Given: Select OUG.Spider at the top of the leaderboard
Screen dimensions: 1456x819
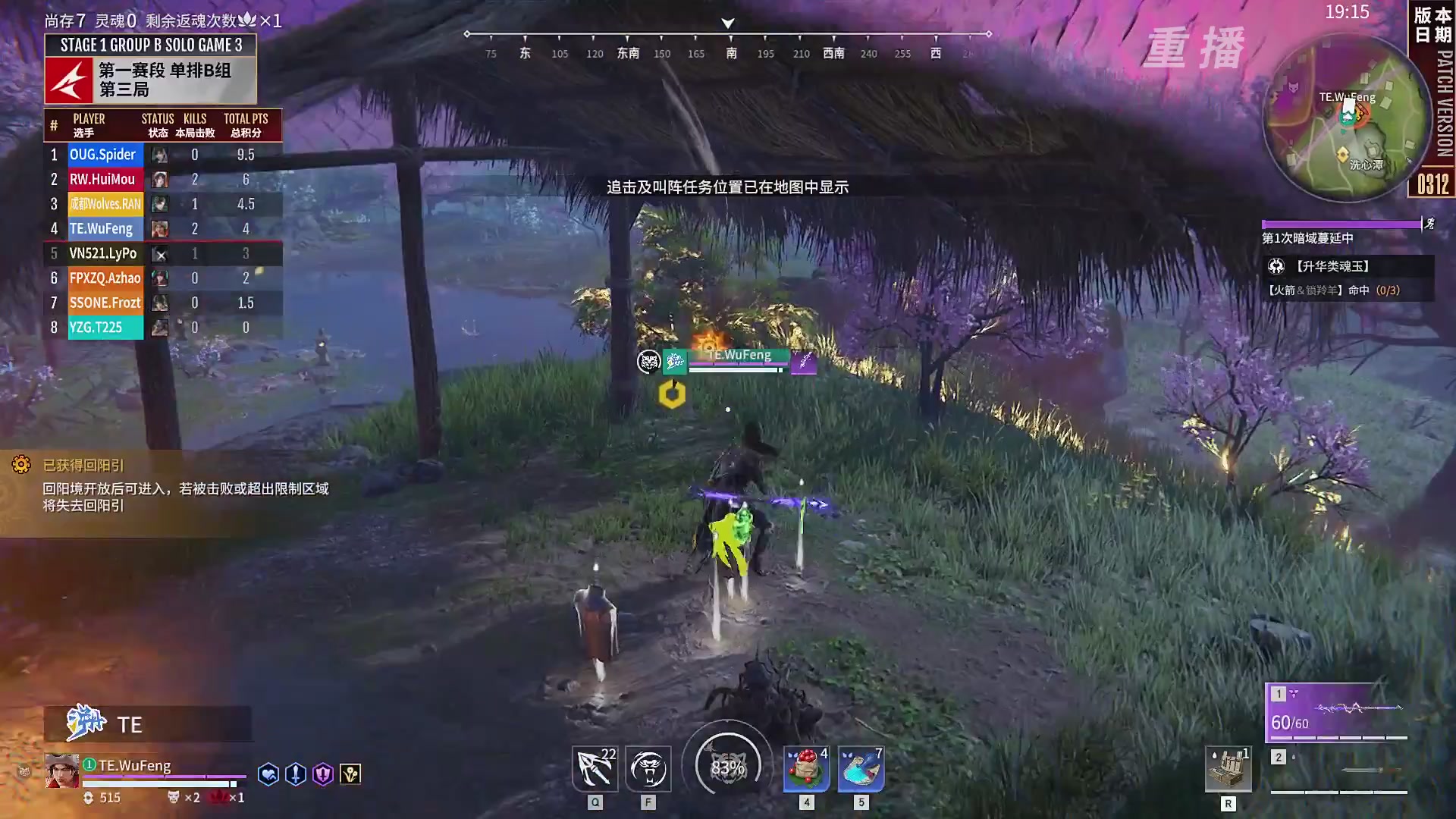Looking at the screenshot, I should 105,154.
